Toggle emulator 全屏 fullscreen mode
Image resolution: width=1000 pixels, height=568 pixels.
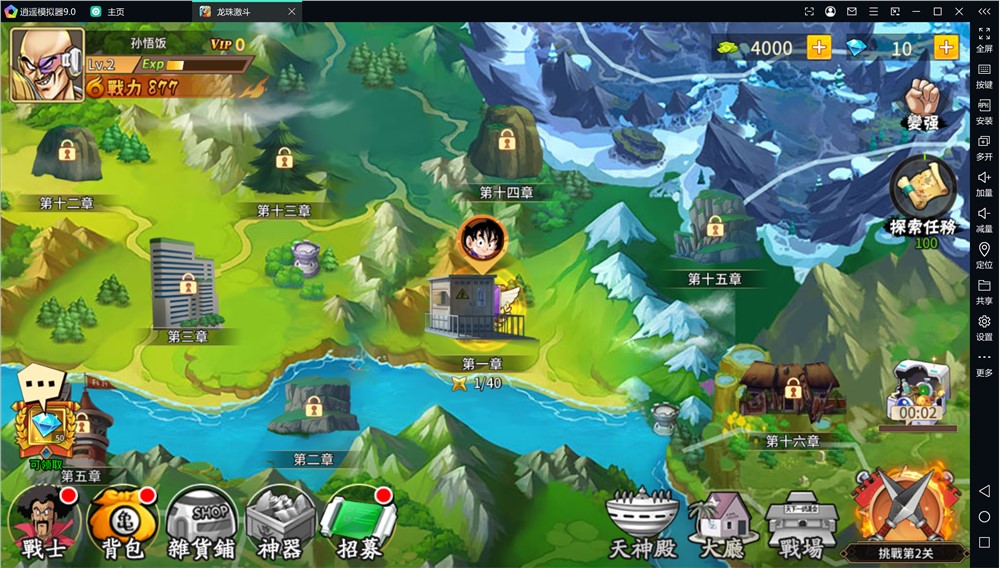984,38
